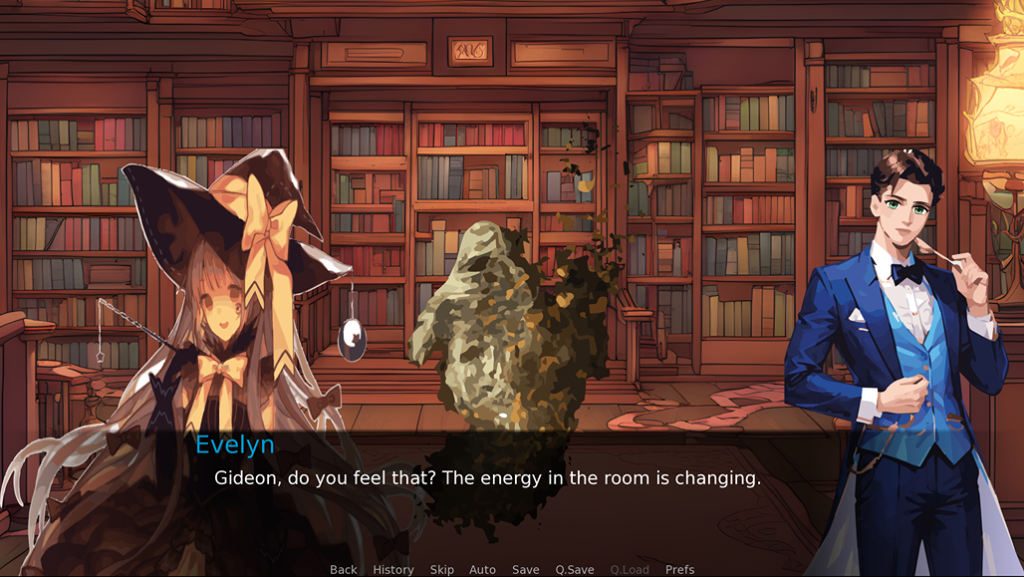Toggle Auto dialogue advance
1024x577 pixels.
coord(482,569)
